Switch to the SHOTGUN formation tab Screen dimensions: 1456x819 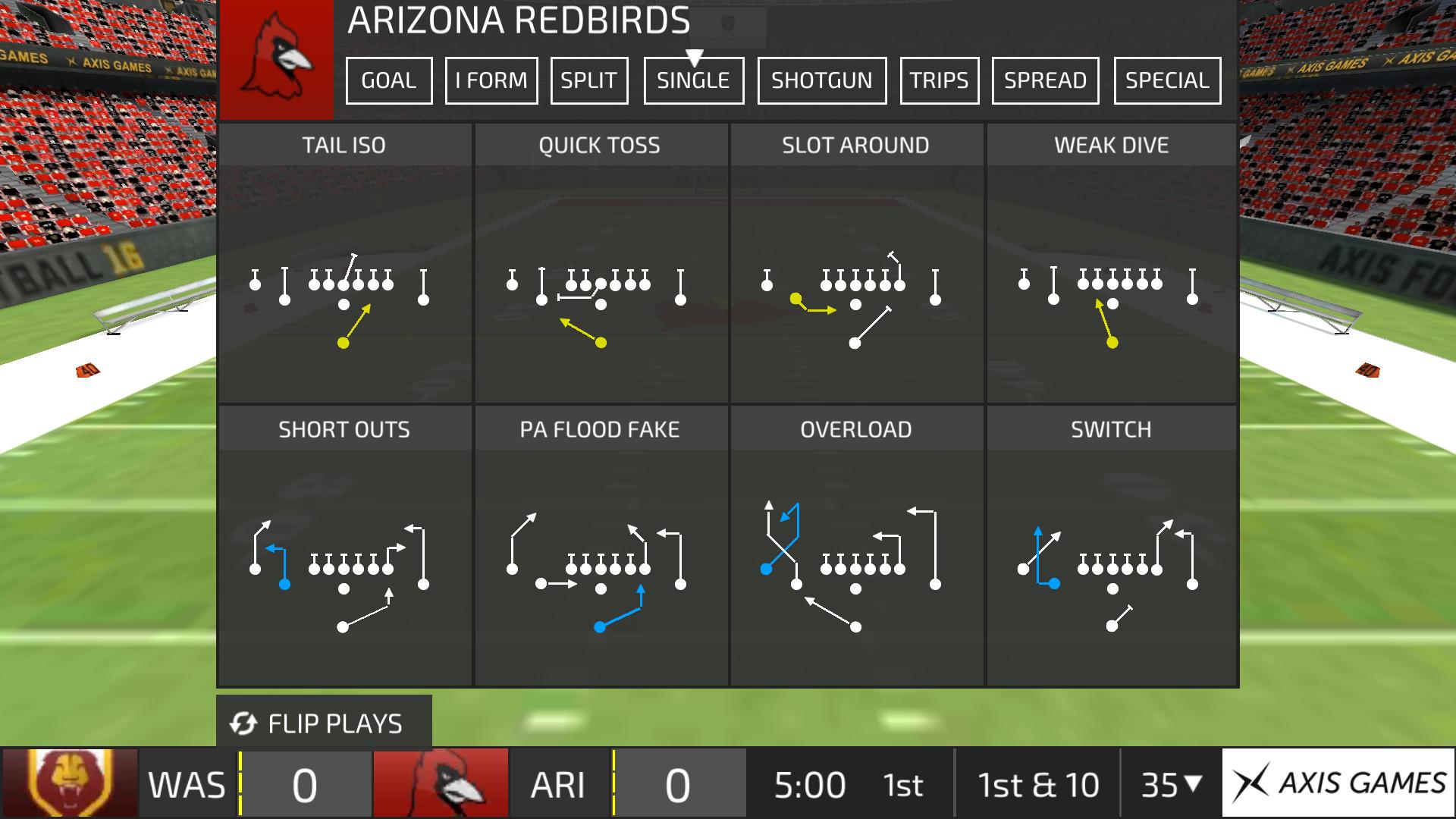pos(821,80)
